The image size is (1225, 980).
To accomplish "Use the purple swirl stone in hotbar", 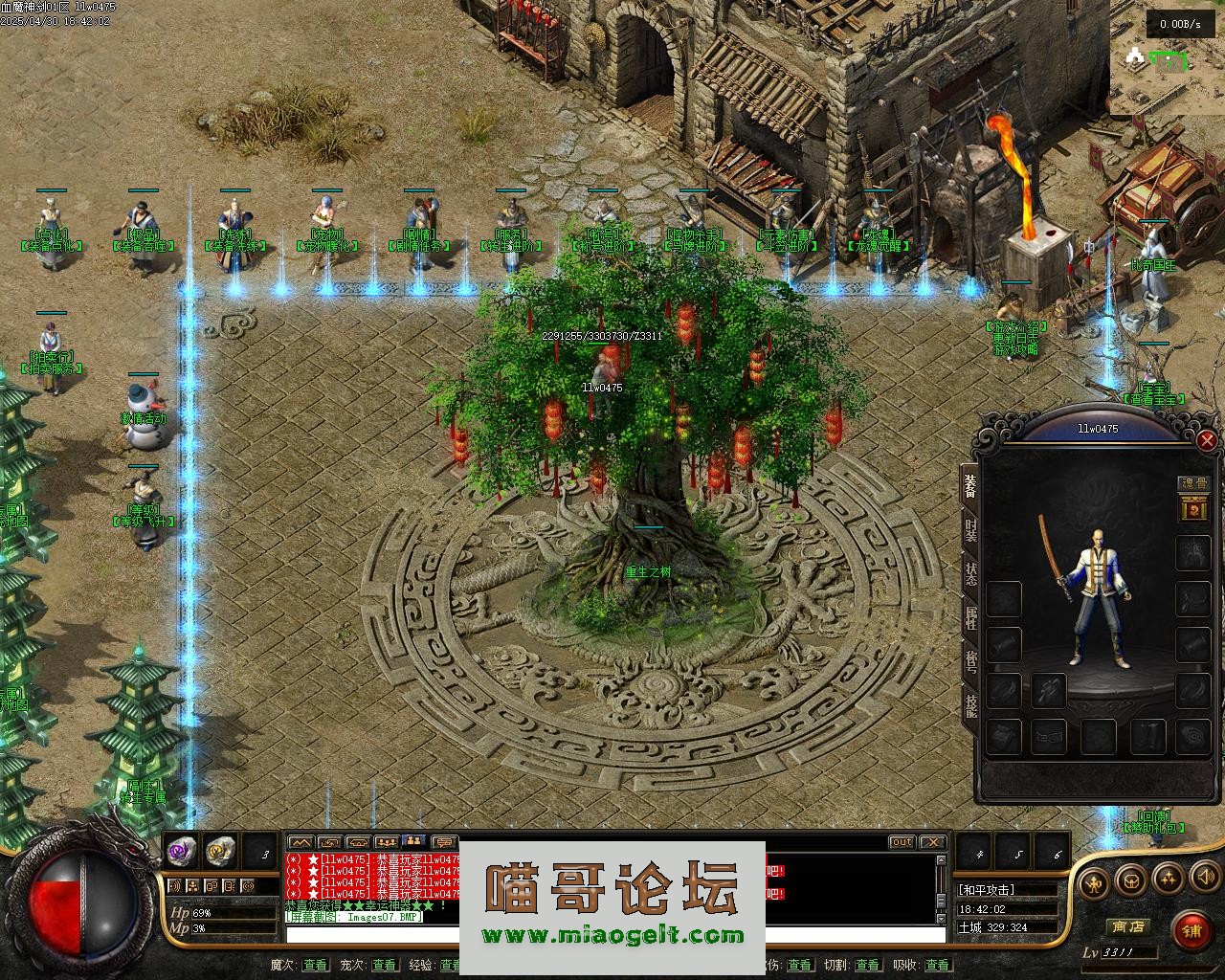I will coord(182,849).
